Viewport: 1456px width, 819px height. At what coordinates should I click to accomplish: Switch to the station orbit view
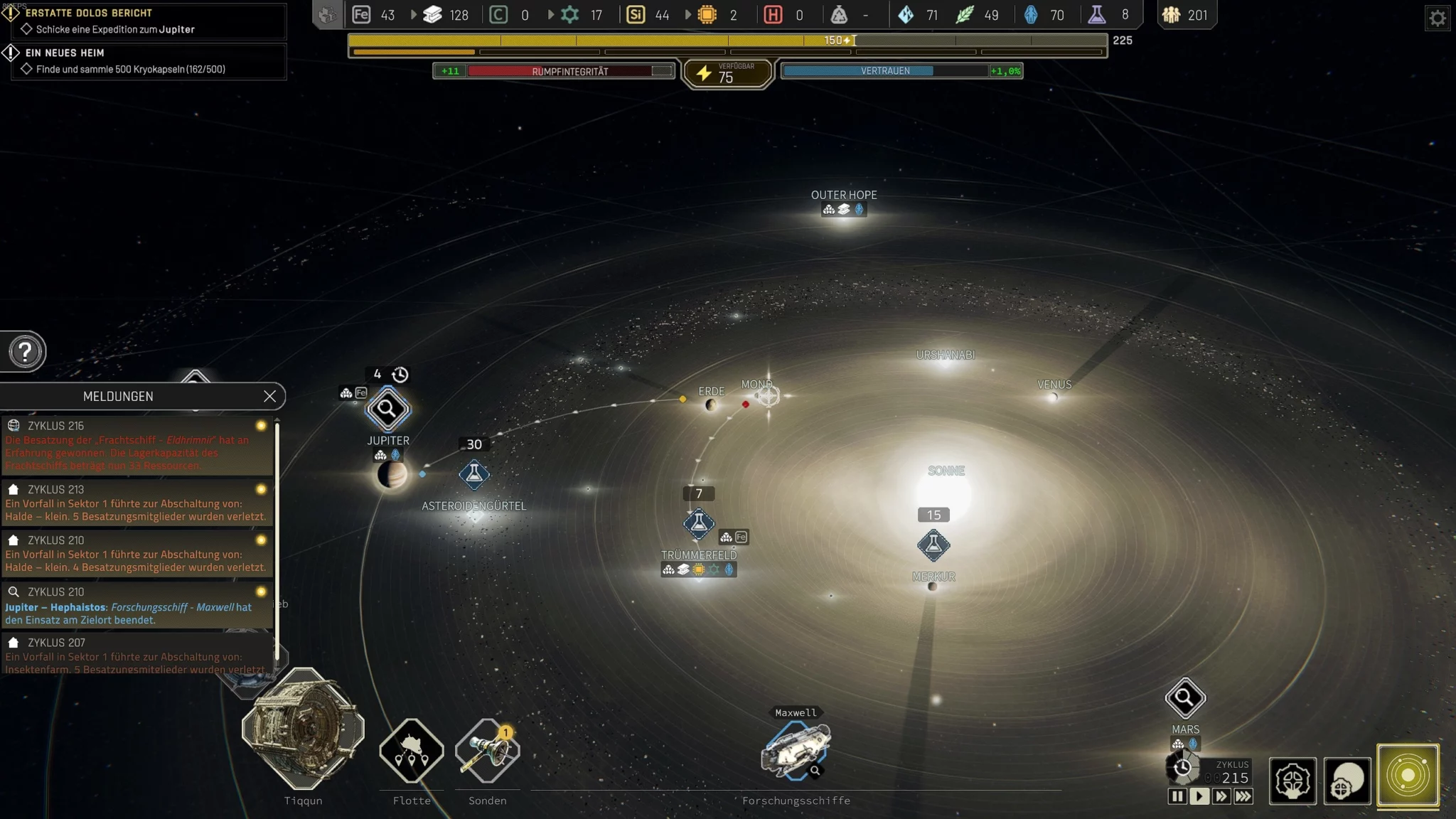(x=1347, y=781)
